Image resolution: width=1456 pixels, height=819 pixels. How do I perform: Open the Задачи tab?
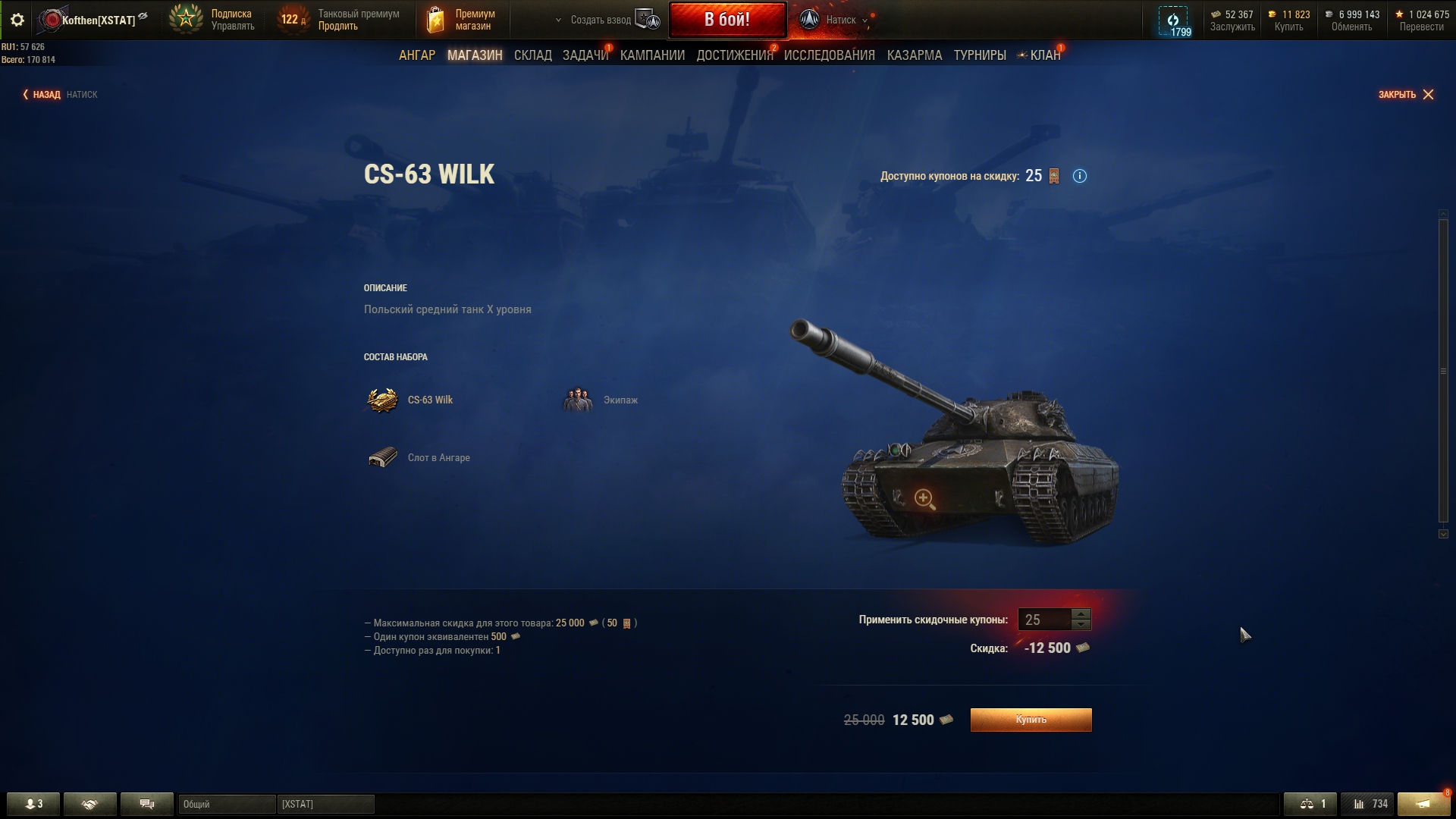click(585, 55)
